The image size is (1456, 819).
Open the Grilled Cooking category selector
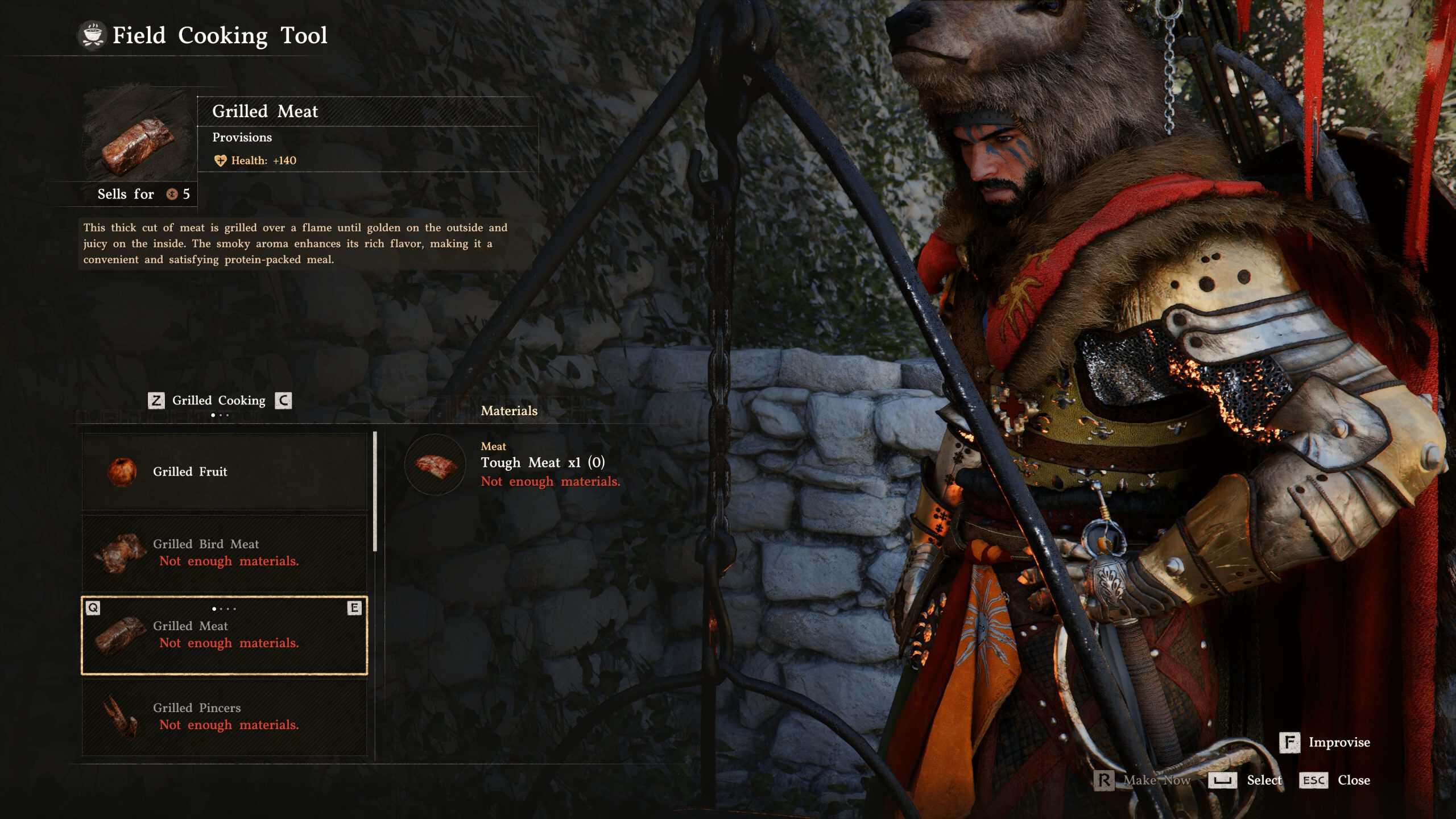coord(219,401)
